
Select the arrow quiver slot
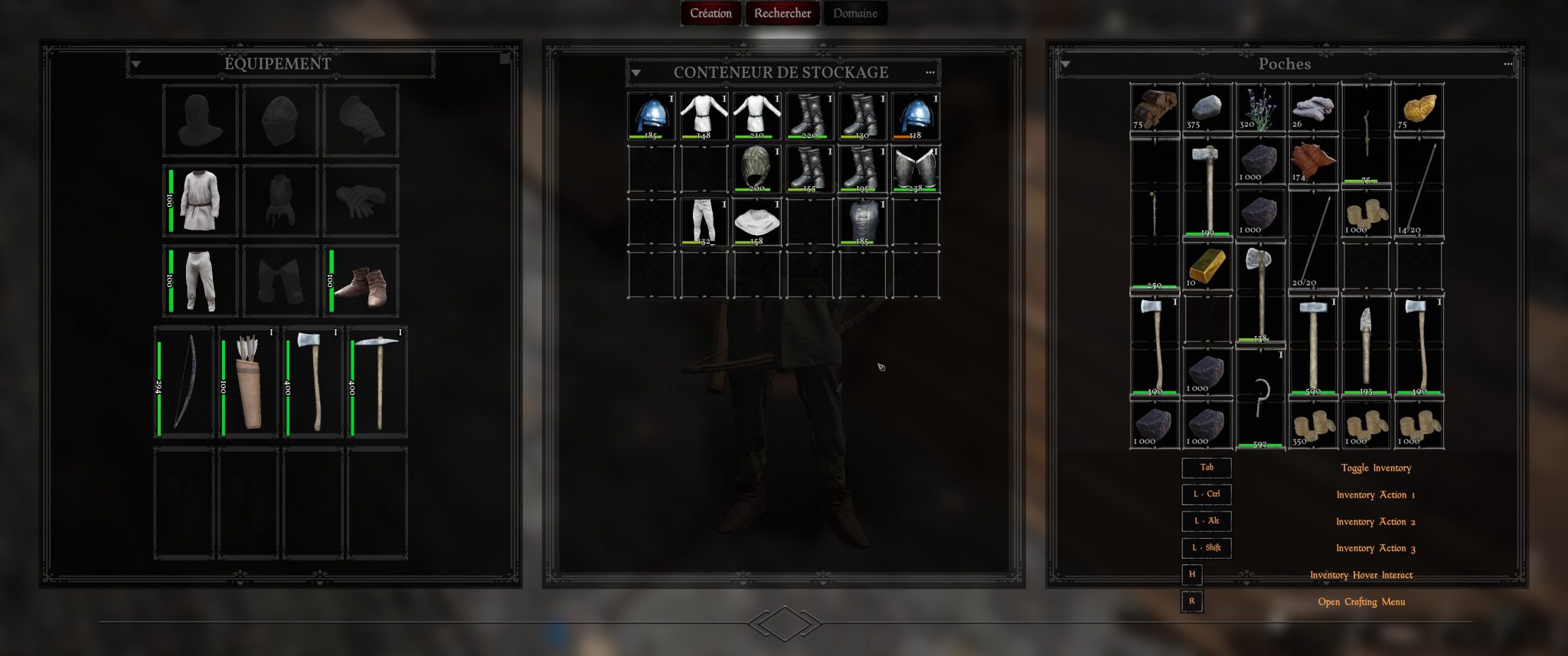click(x=248, y=381)
